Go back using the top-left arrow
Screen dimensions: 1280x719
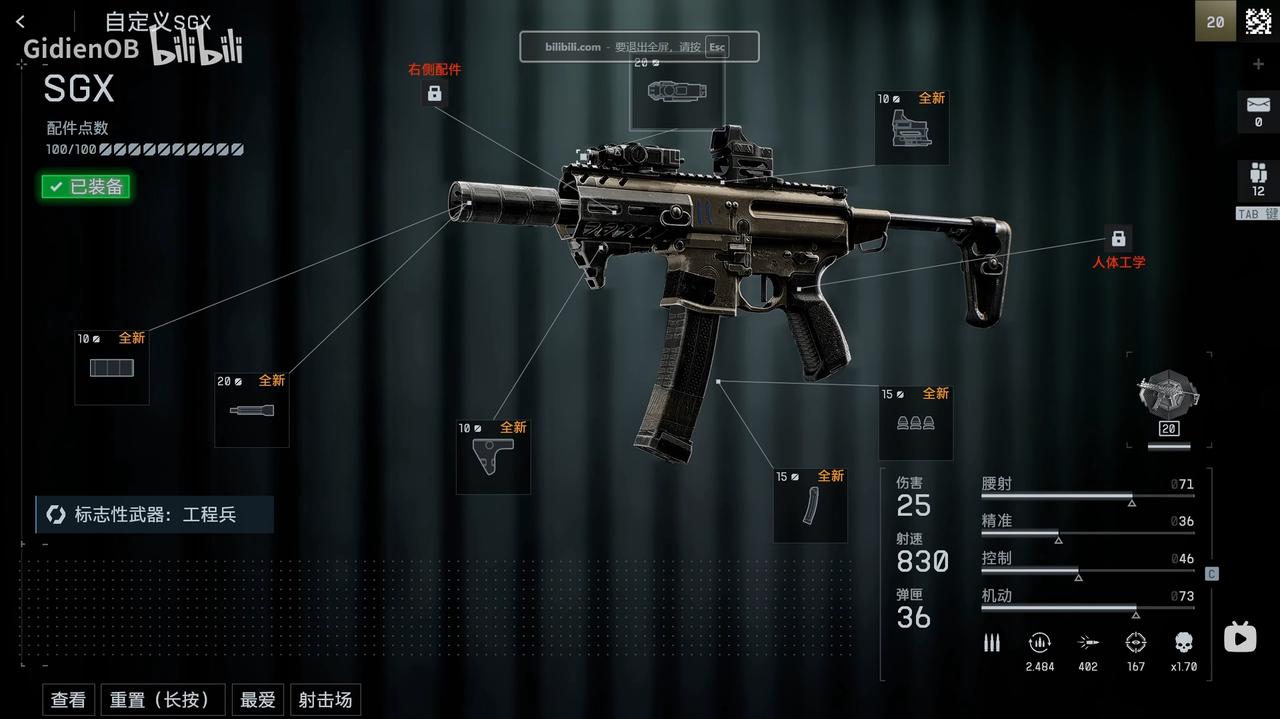tap(20, 22)
